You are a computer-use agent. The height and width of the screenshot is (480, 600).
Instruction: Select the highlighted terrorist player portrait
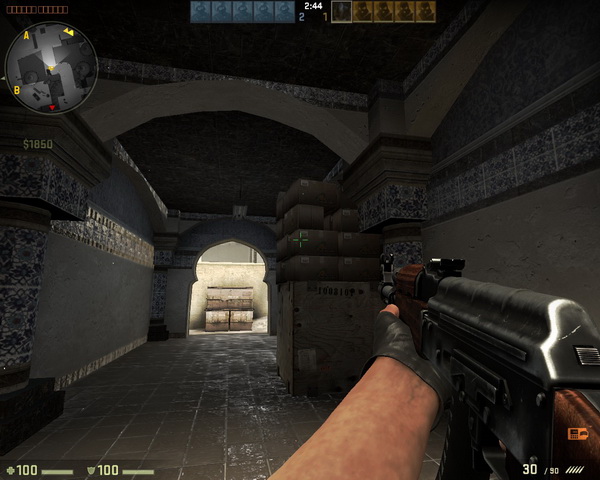click(x=342, y=11)
